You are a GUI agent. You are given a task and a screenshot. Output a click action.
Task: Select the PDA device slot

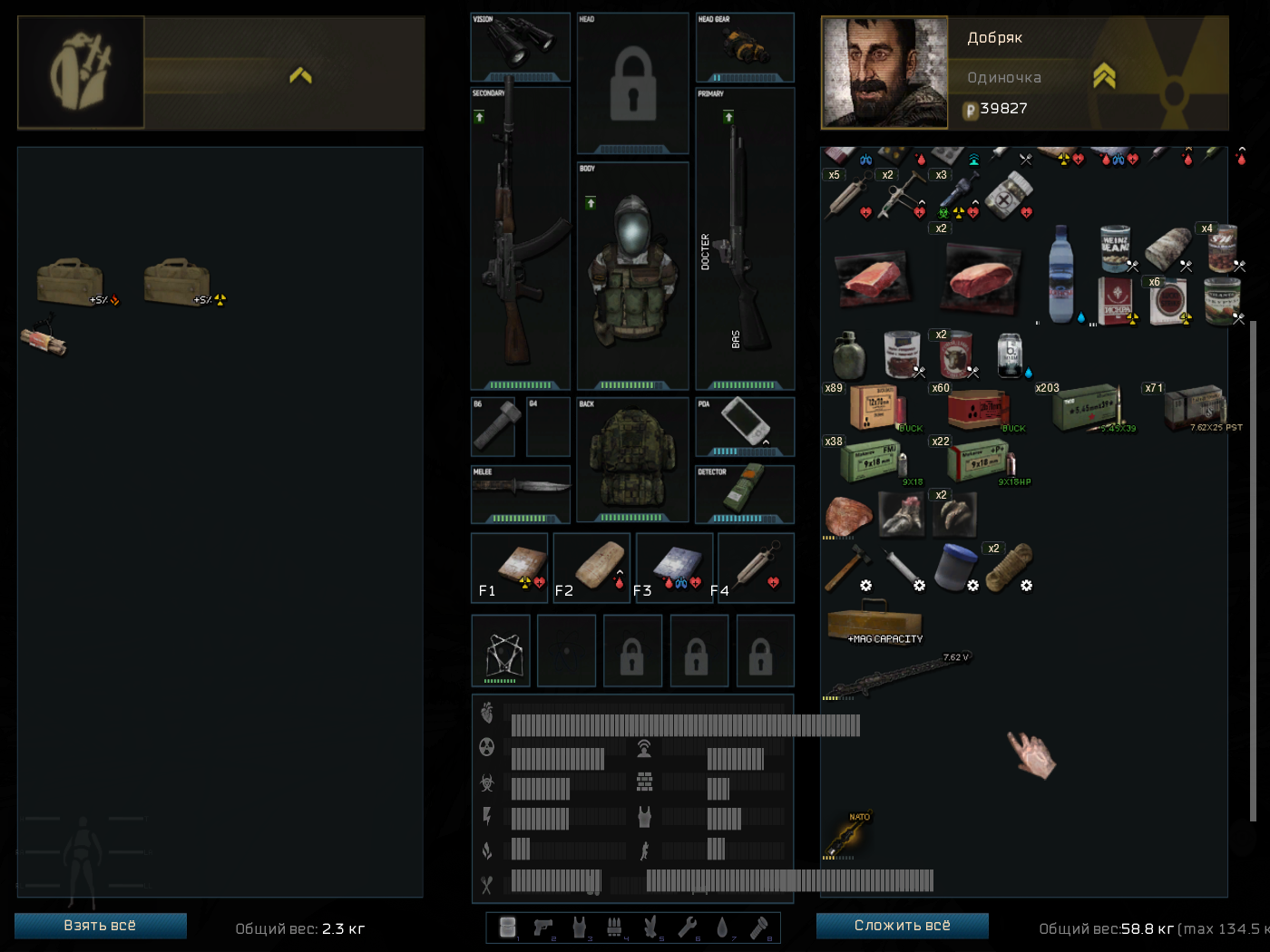coord(745,423)
